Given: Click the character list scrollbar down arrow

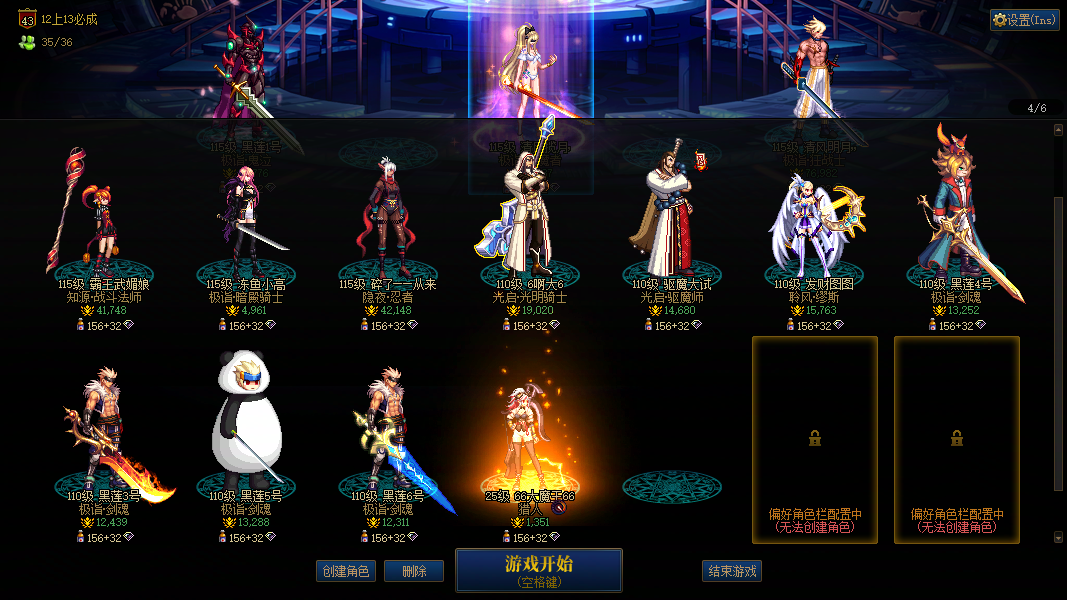Looking at the screenshot, I should (1059, 537).
